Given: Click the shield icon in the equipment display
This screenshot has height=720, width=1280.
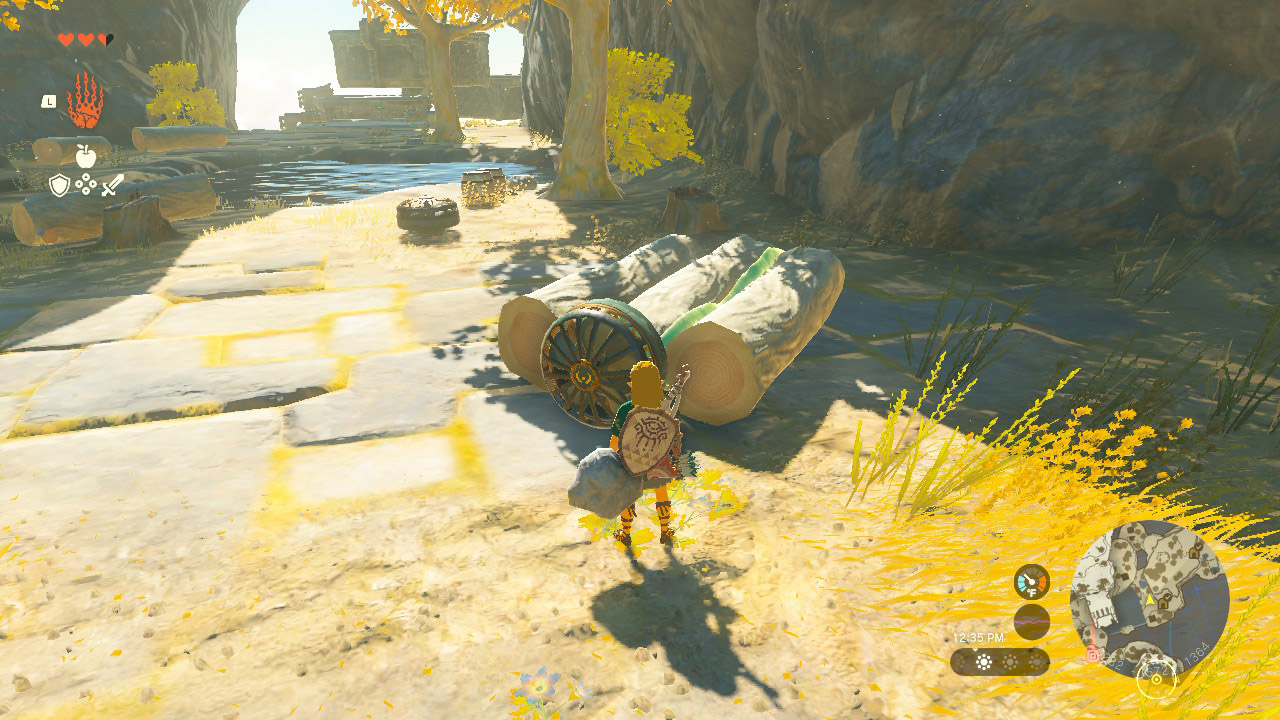Looking at the screenshot, I should (x=58, y=184).
